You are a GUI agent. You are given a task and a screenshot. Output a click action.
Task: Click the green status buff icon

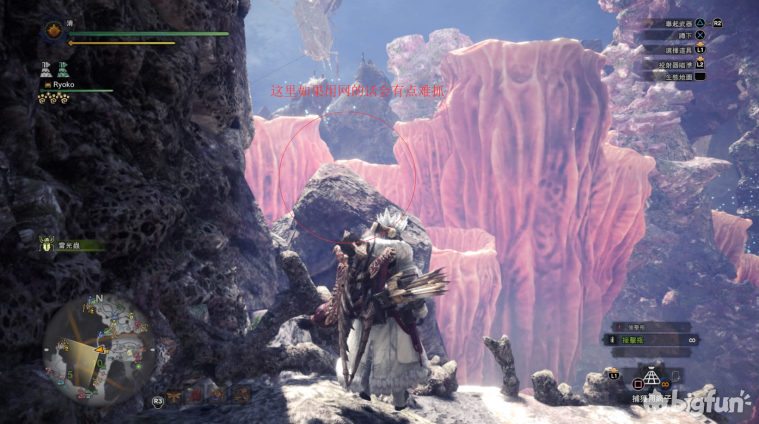click(63, 70)
